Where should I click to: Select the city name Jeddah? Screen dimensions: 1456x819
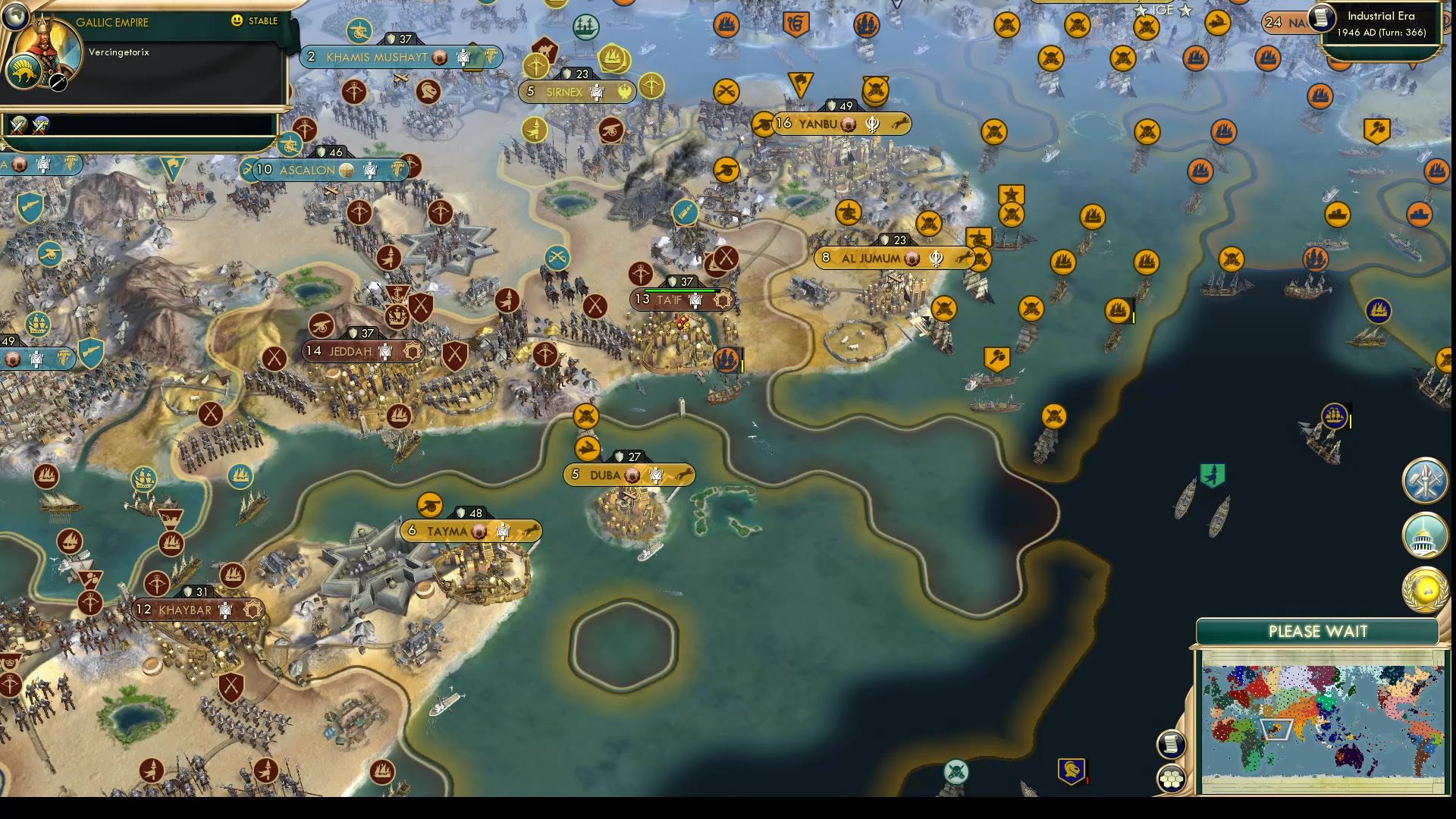[x=350, y=352]
